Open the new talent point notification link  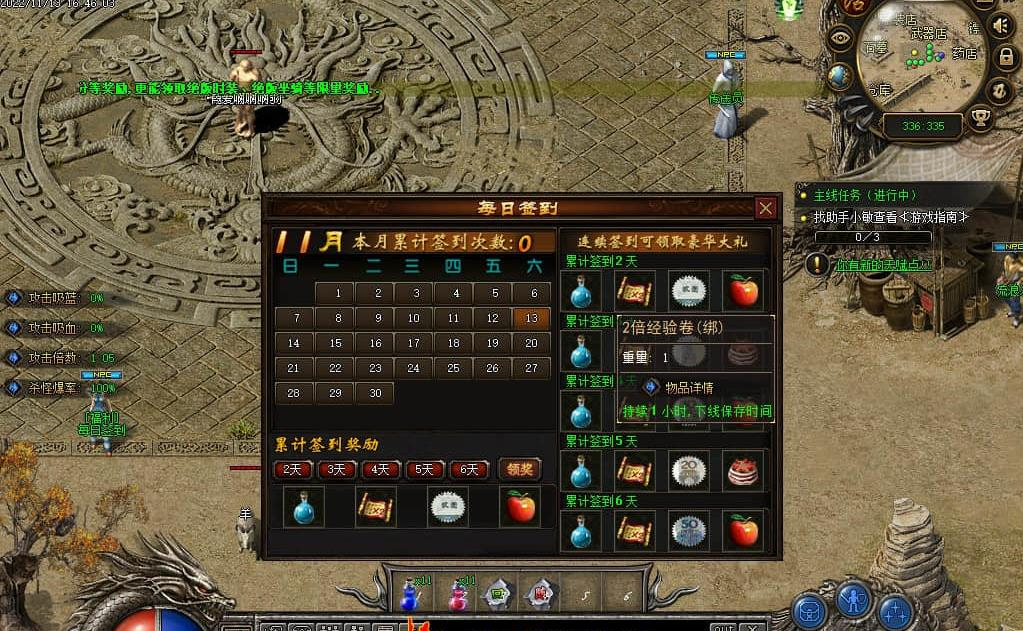point(883,265)
